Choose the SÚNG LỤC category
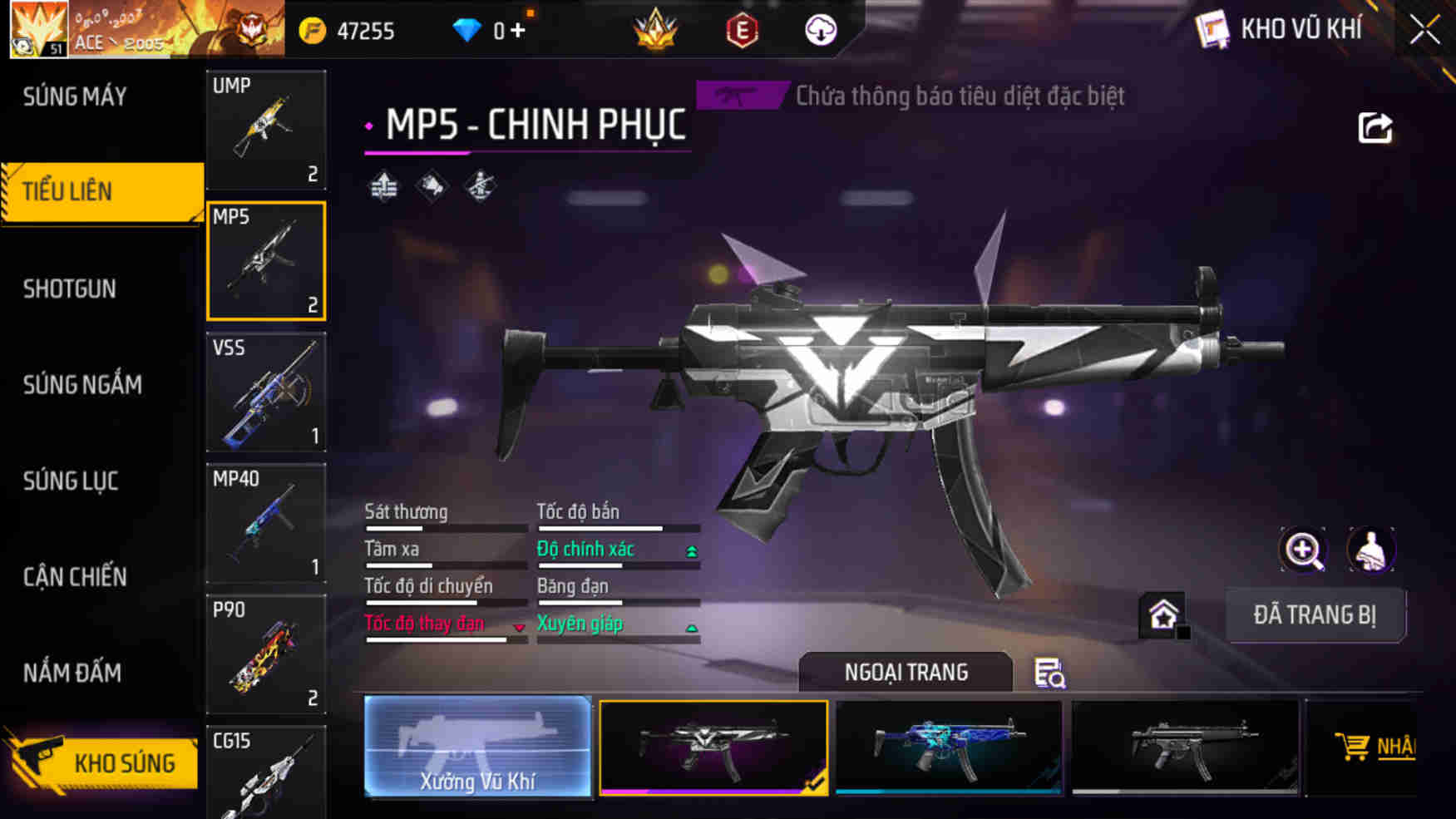This screenshot has width=1456, height=819. [x=71, y=481]
